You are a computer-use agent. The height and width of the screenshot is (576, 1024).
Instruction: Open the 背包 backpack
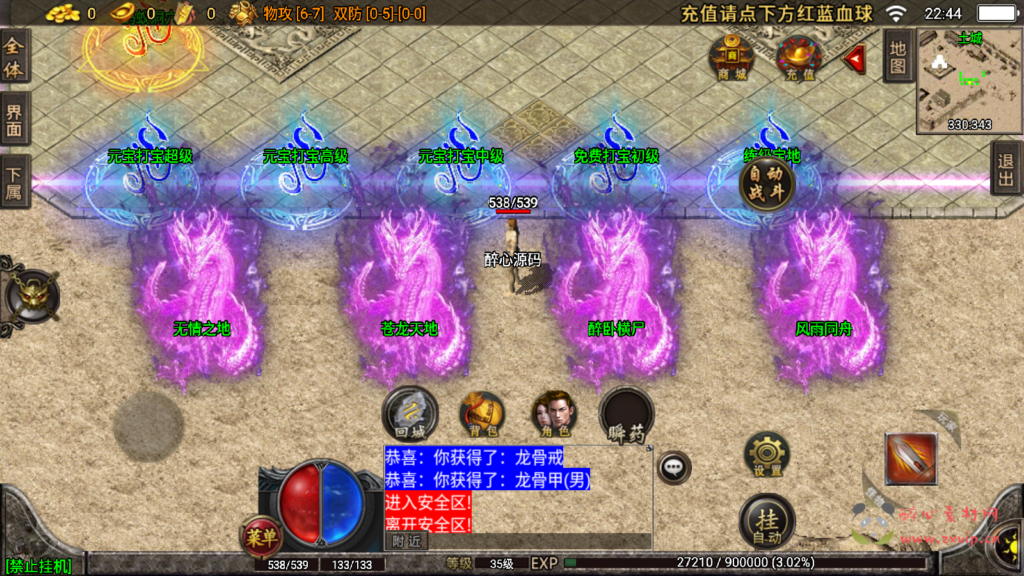coord(482,414)
